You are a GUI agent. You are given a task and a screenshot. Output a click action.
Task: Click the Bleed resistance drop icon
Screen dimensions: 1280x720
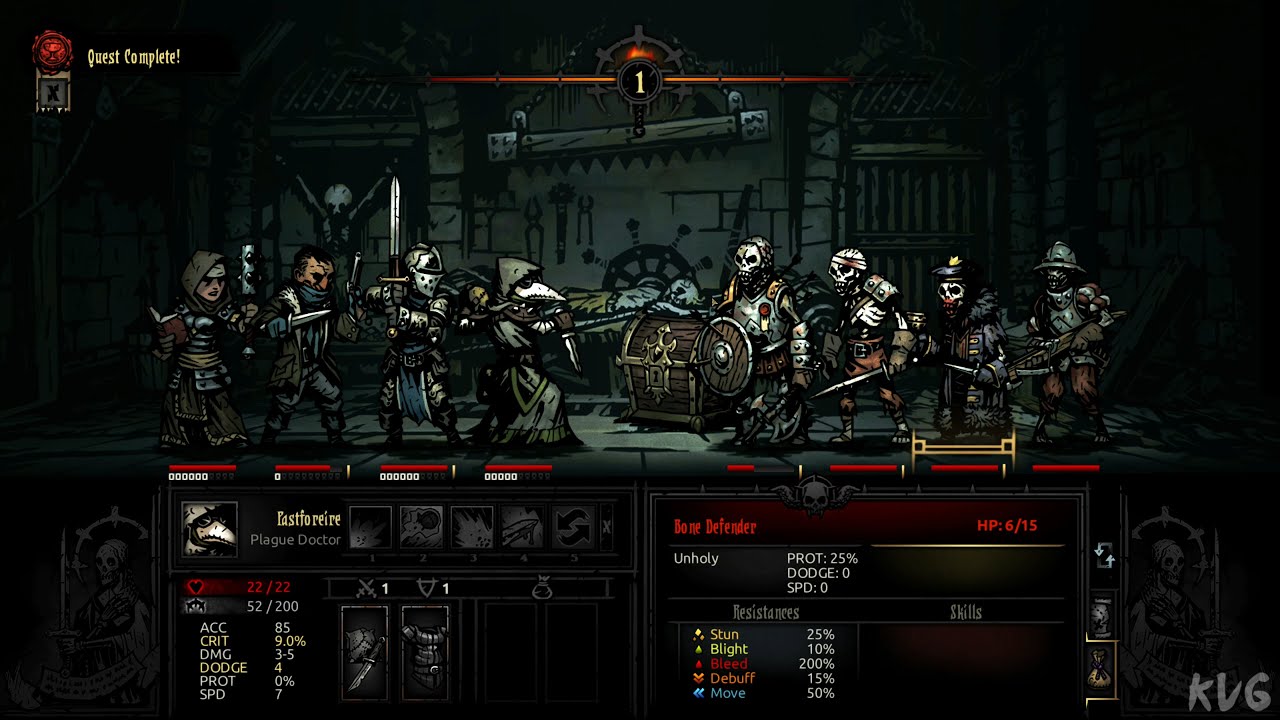(699, 663)
